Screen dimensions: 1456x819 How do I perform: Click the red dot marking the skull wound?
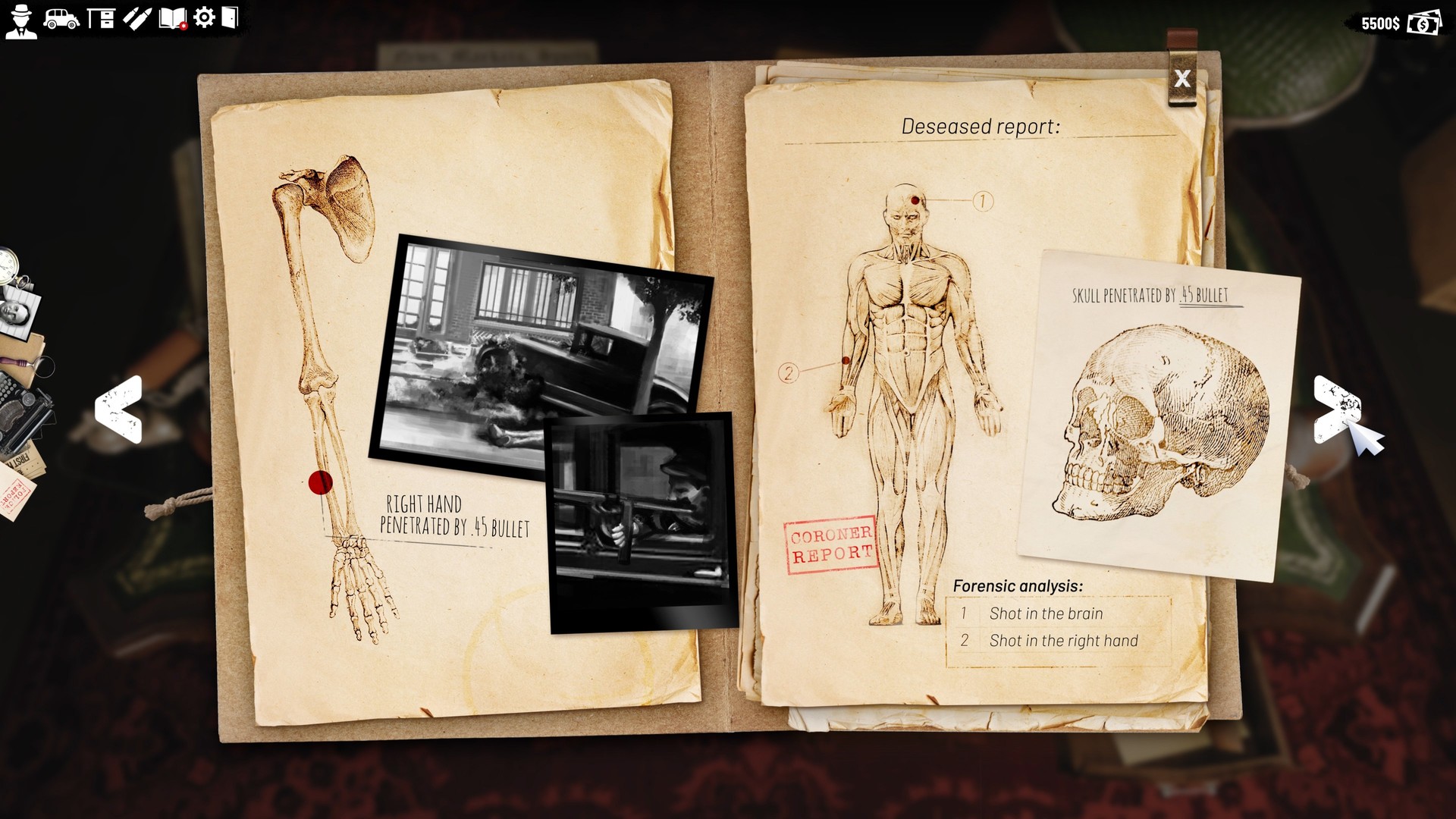(916, 201)
